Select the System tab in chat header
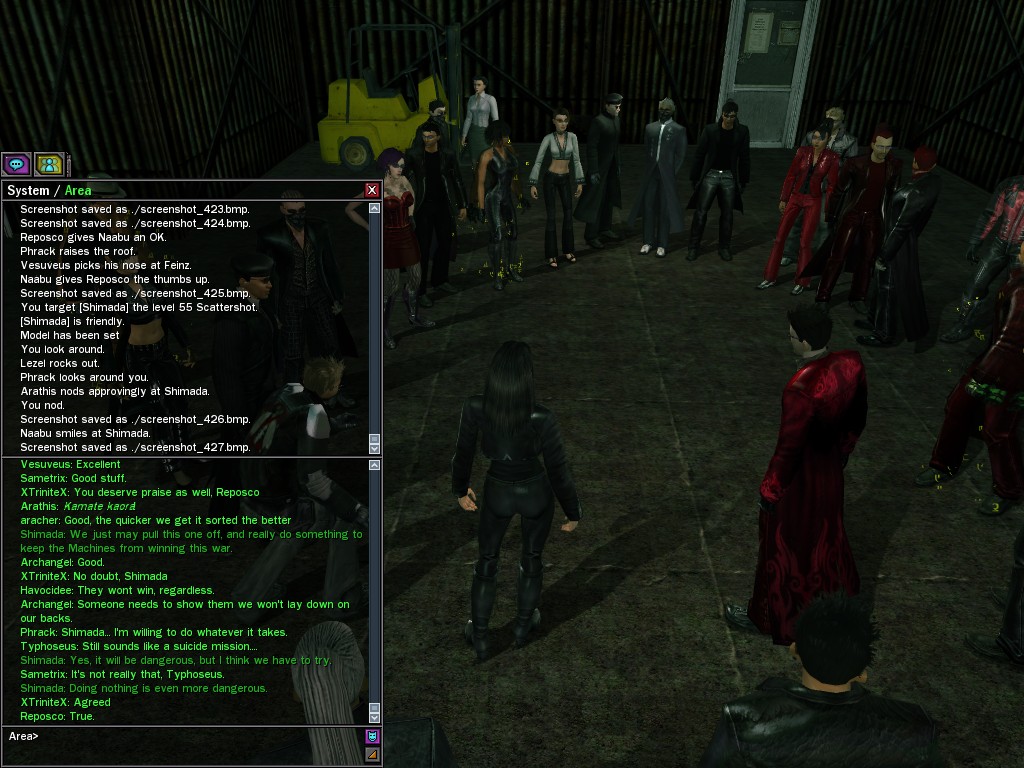 (x=28, y=190)
